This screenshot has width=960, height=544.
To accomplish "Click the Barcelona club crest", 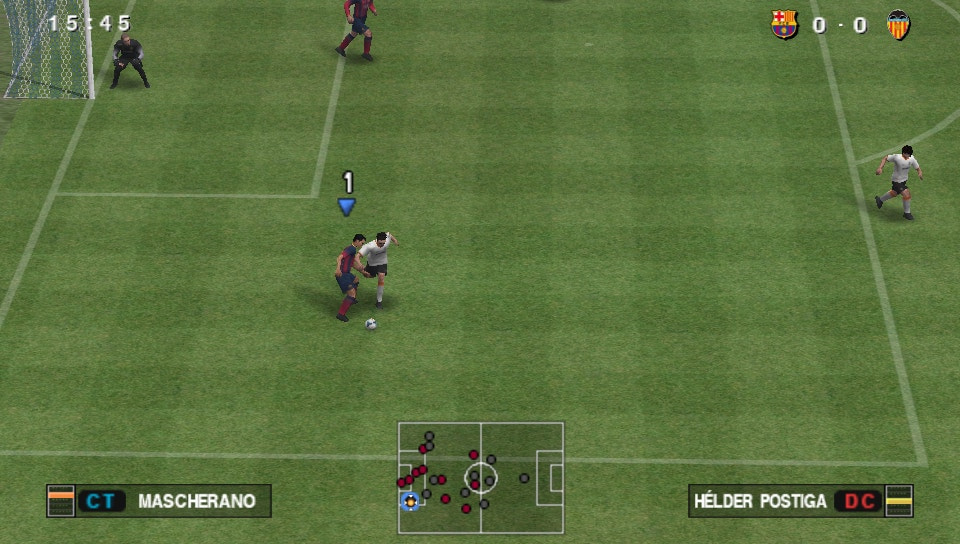I will [x=785, y=25].
